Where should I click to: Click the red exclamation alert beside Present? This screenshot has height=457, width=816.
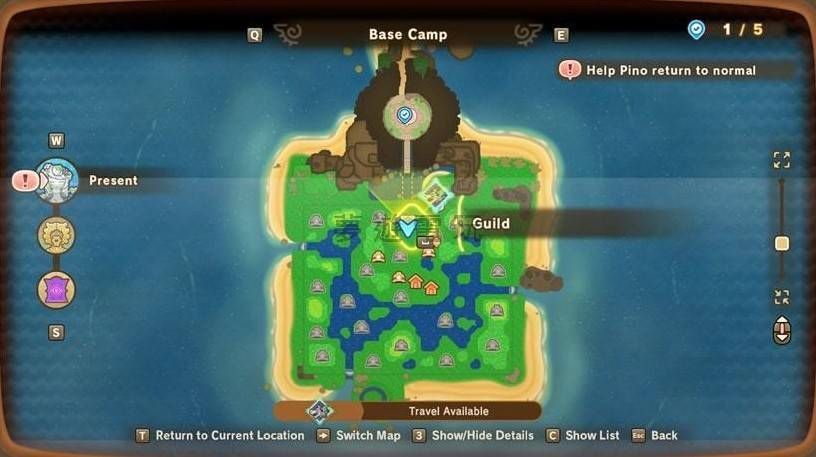[25, 181]
